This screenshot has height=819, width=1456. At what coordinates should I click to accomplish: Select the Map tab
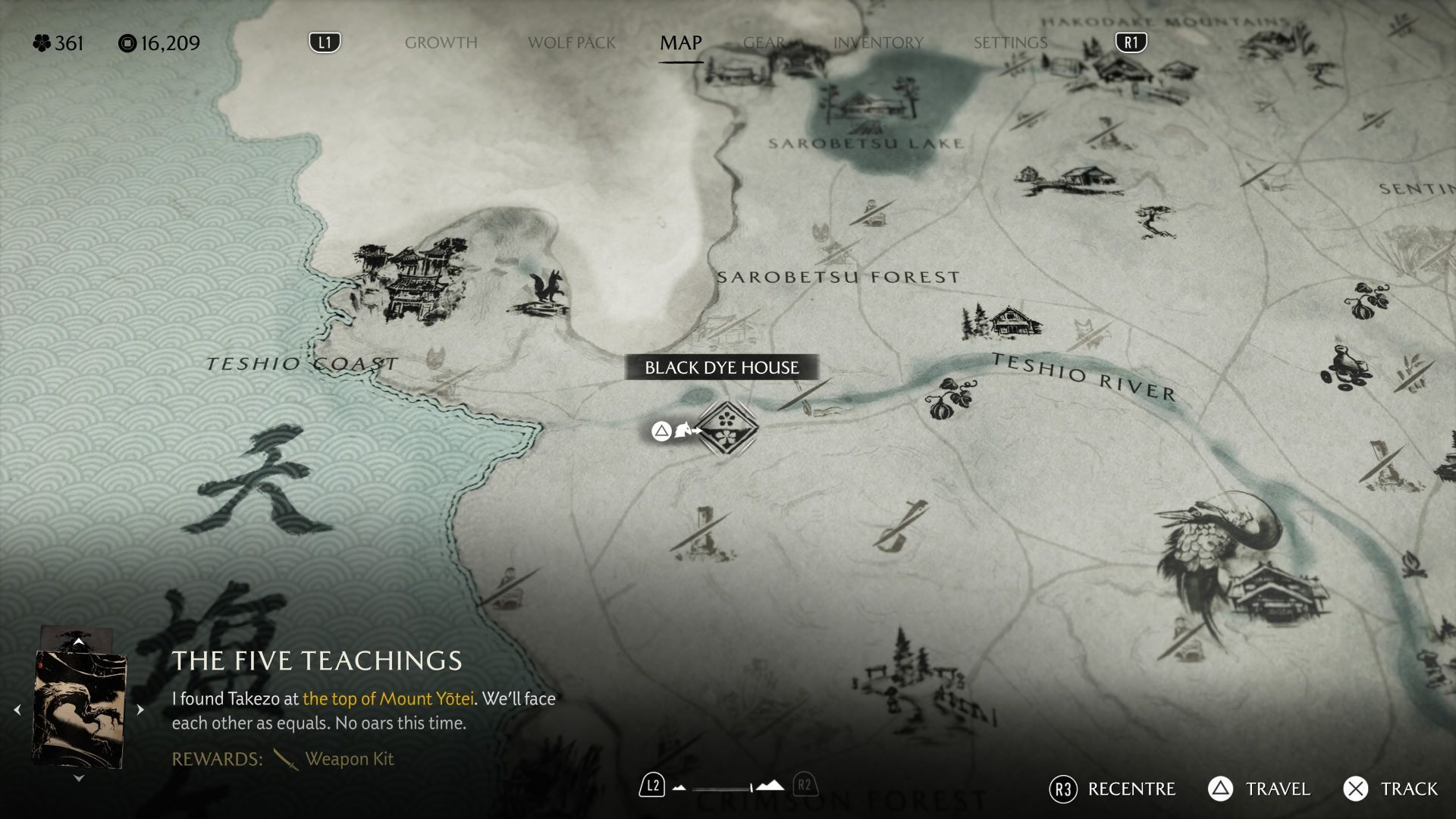(x=680, y=43)
